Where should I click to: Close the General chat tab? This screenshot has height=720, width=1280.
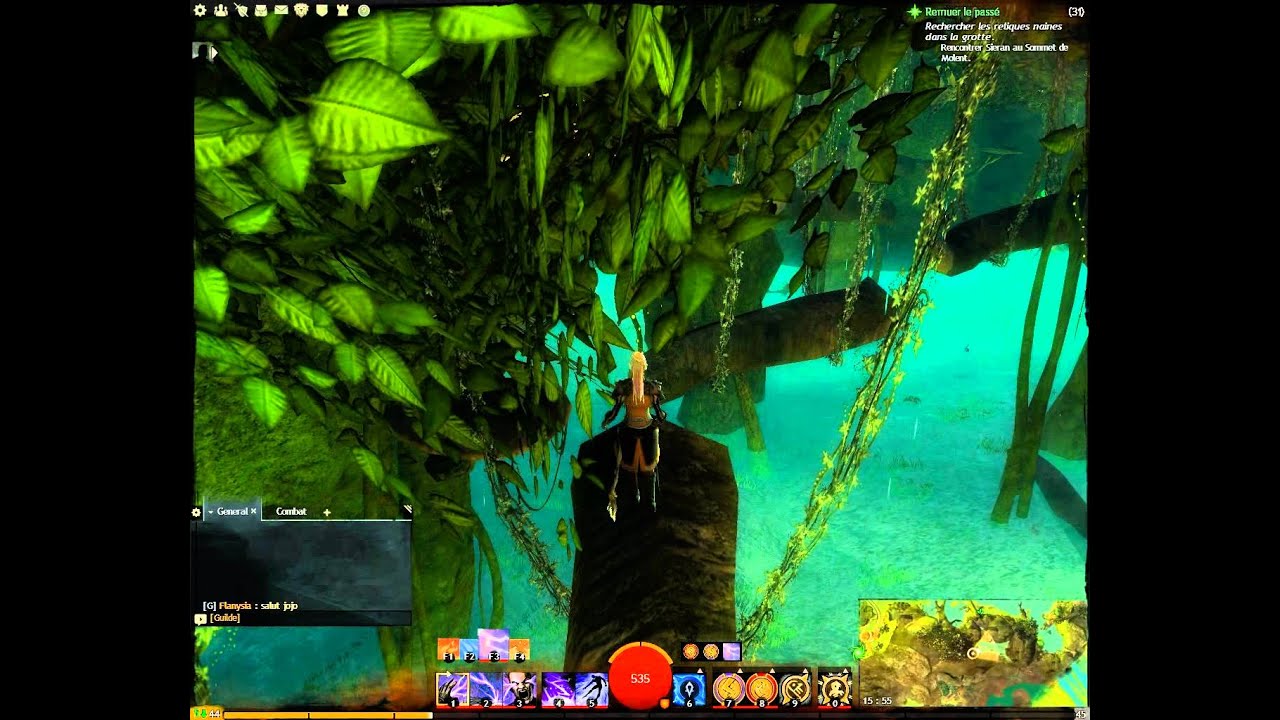point(254,511)
